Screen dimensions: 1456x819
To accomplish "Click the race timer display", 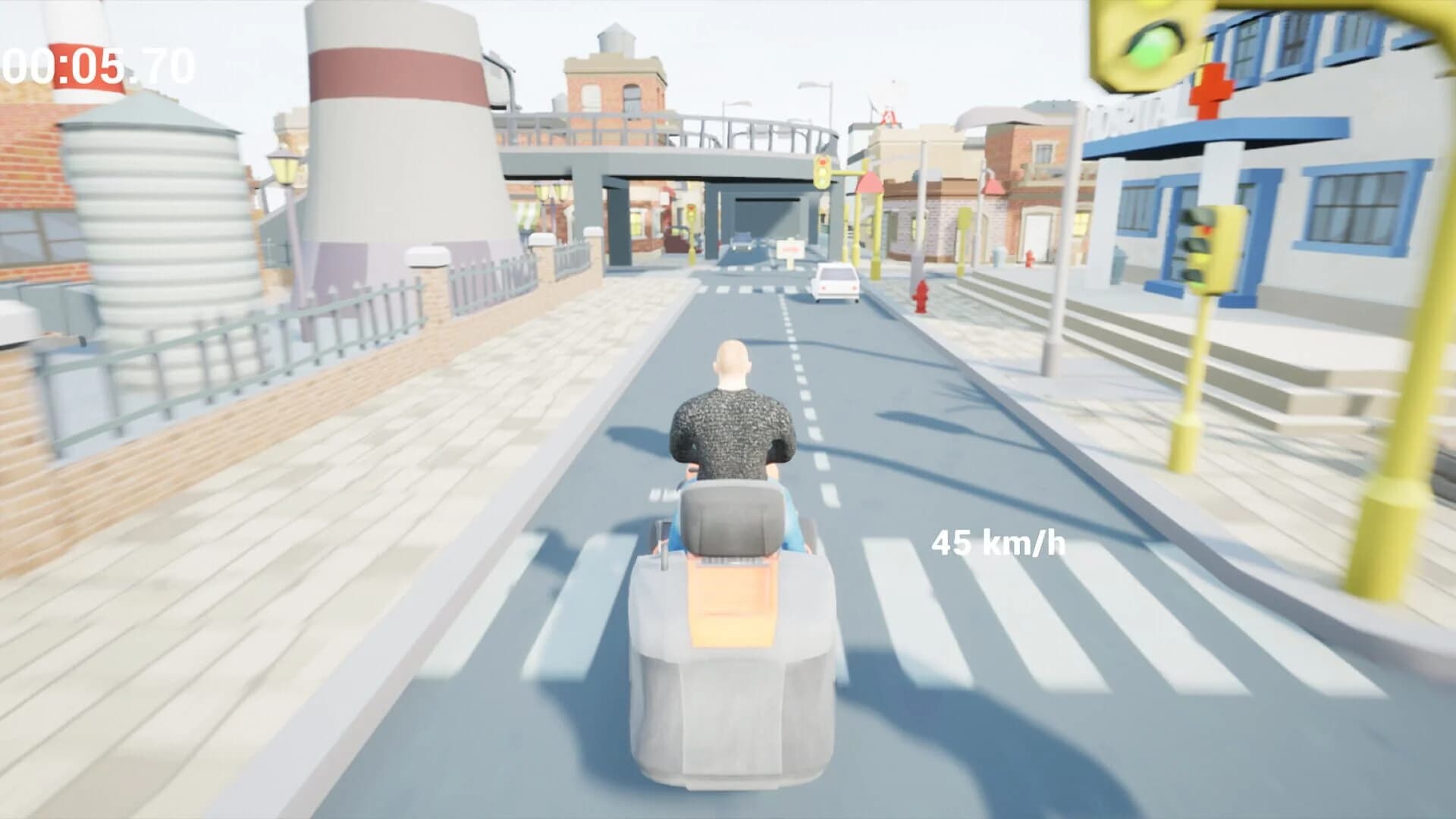I will click(x=95, y=64).
